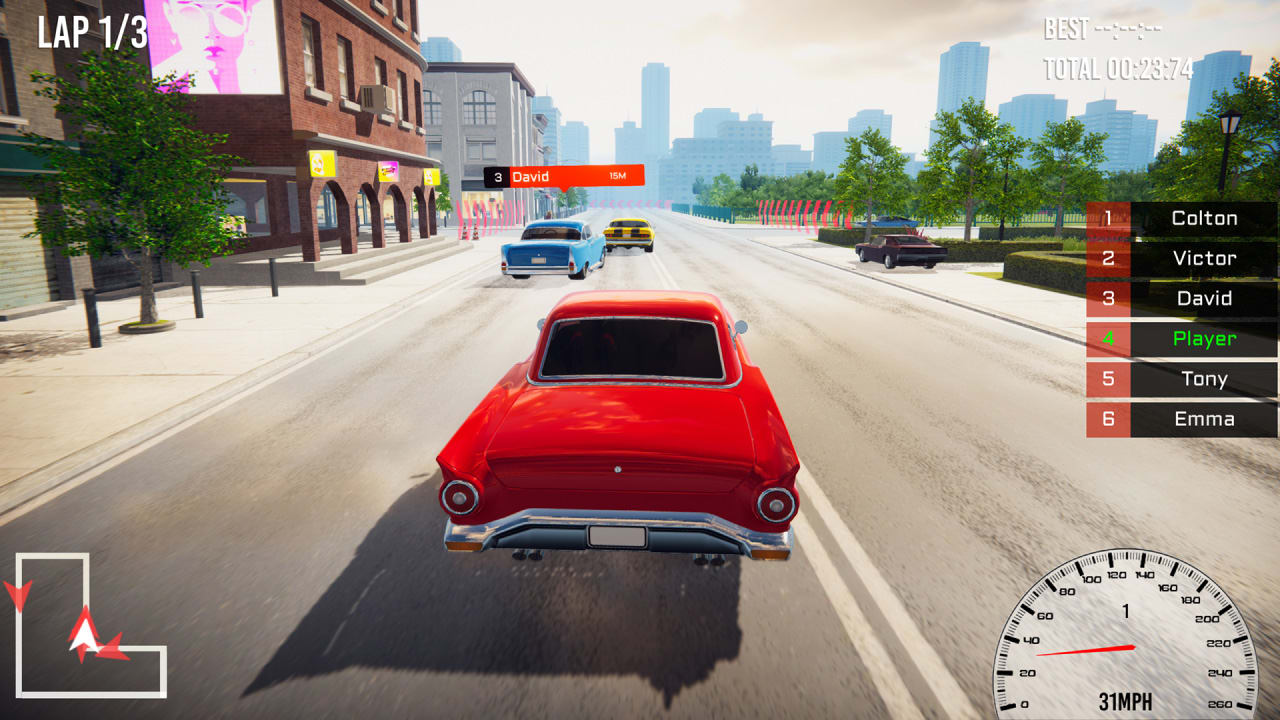Click the yellow storefront sign on the left

coord(323,166)
